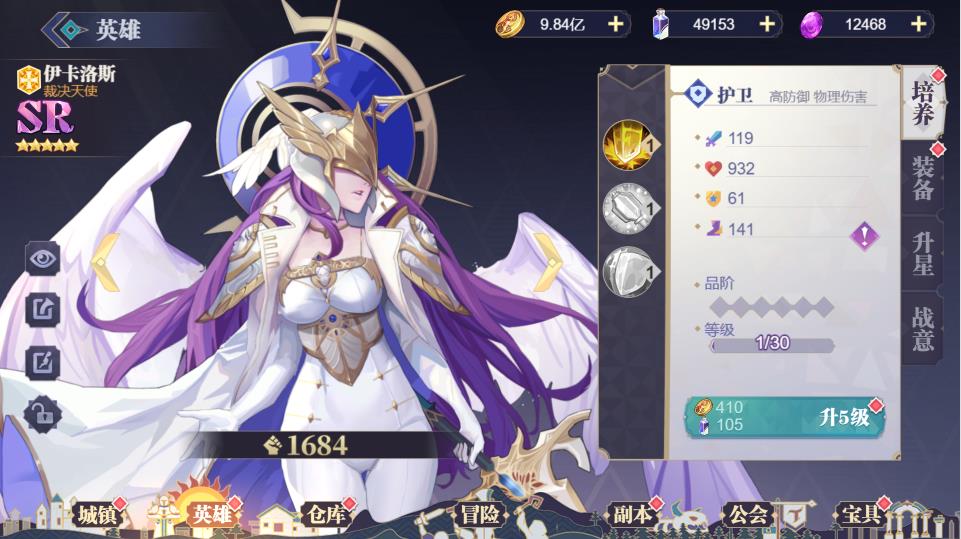The image size is (961, 539).
Task: Add more blue potion currency with plus
Action: click(x=767, y=24)
